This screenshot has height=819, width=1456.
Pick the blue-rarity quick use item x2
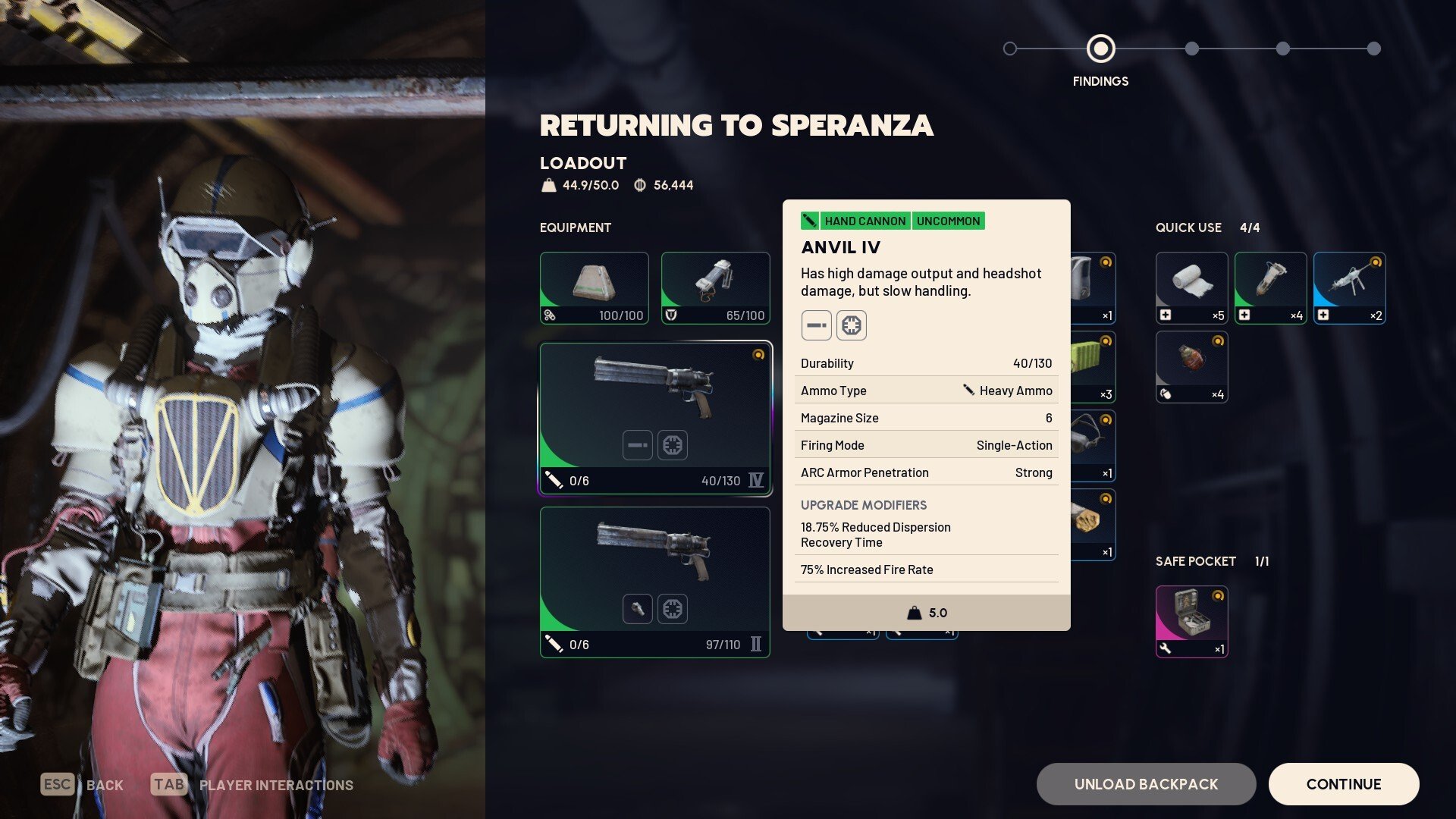pos(1349,288)
